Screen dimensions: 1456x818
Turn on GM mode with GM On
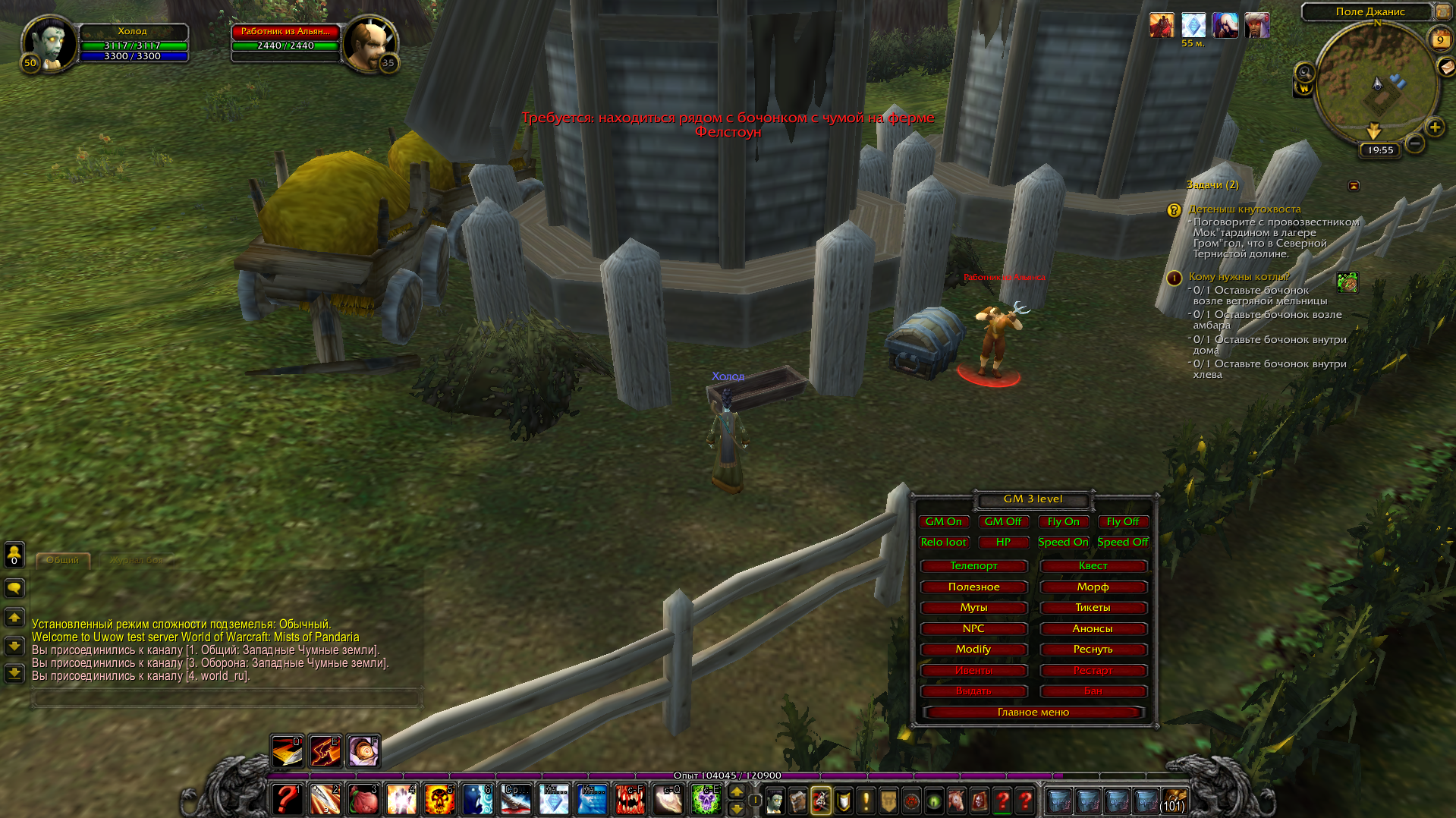pos(943,521)
